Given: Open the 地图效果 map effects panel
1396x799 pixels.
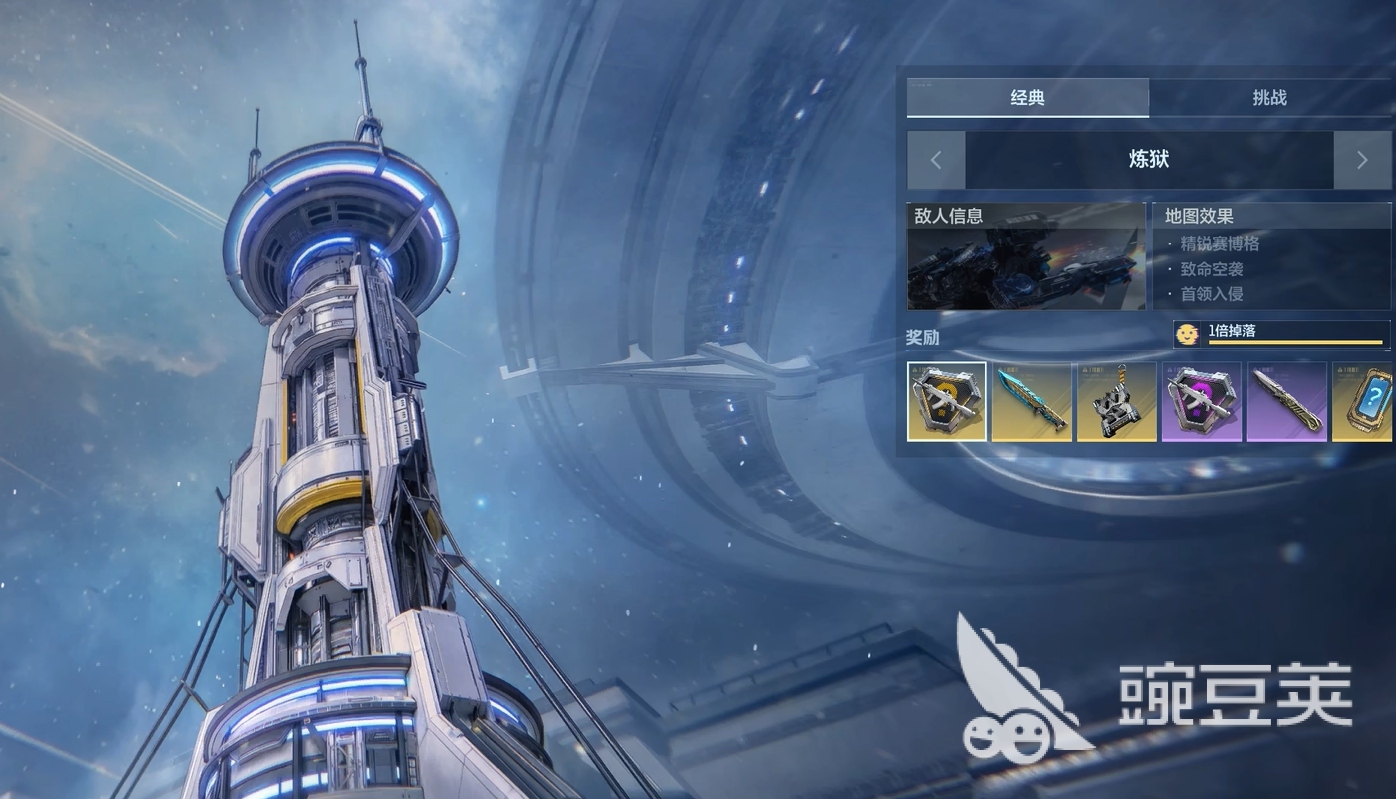Looking at the screenshot, I should [x=1271, y=257].
